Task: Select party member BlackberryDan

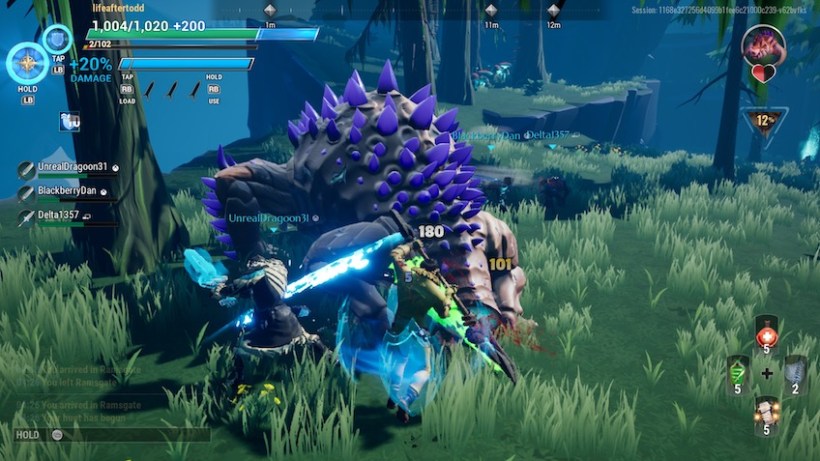Action: pos(64,191)
